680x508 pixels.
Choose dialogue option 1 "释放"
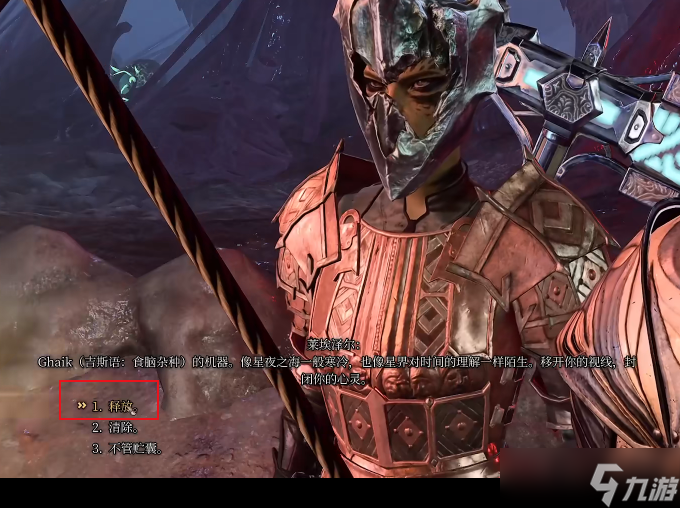pyautogui.click(x=120, y=406)
